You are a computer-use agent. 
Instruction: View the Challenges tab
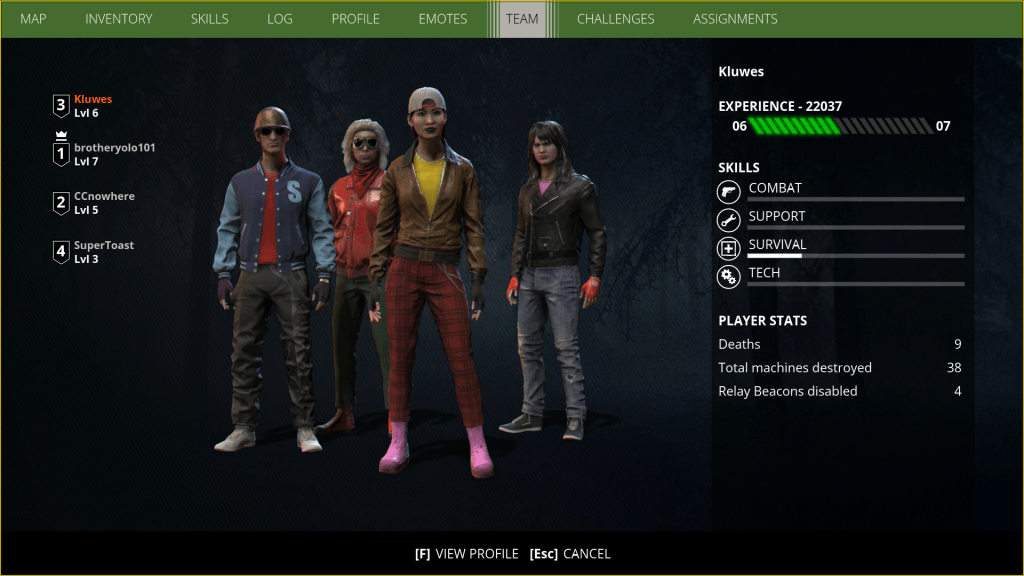[615, 19]
